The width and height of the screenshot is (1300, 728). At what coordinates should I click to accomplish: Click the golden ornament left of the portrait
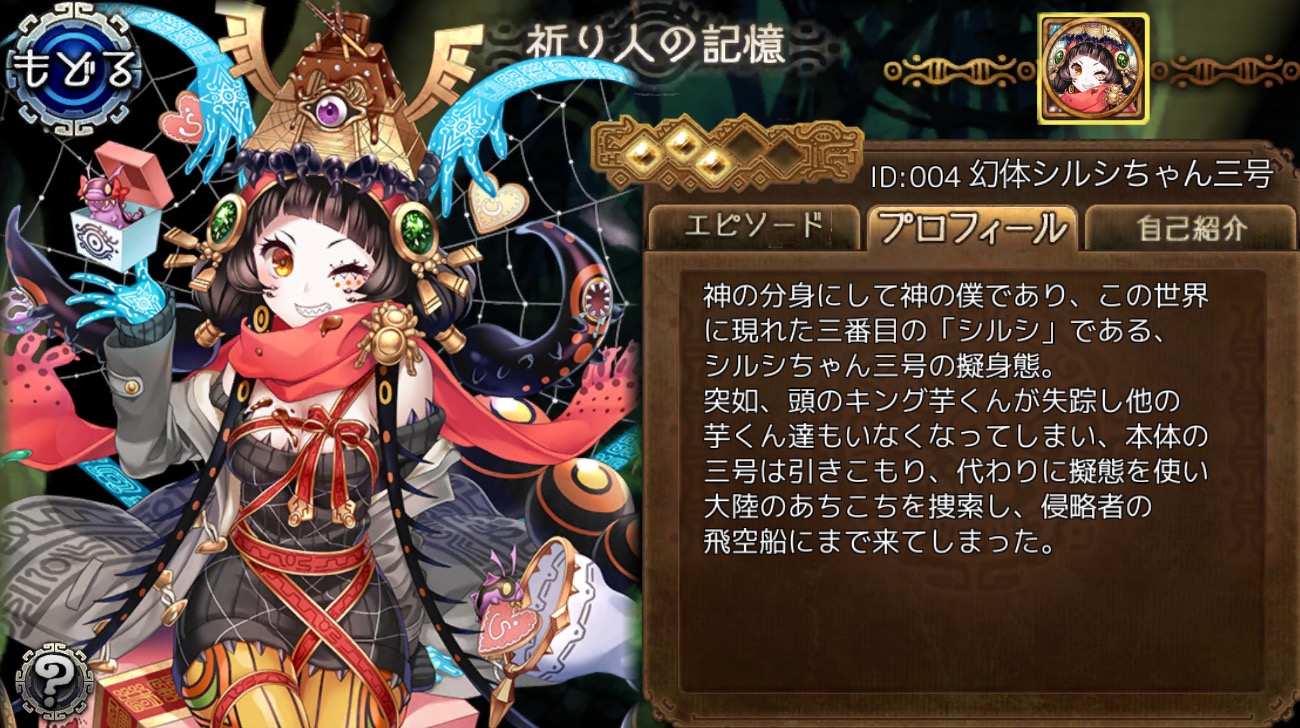950,68
